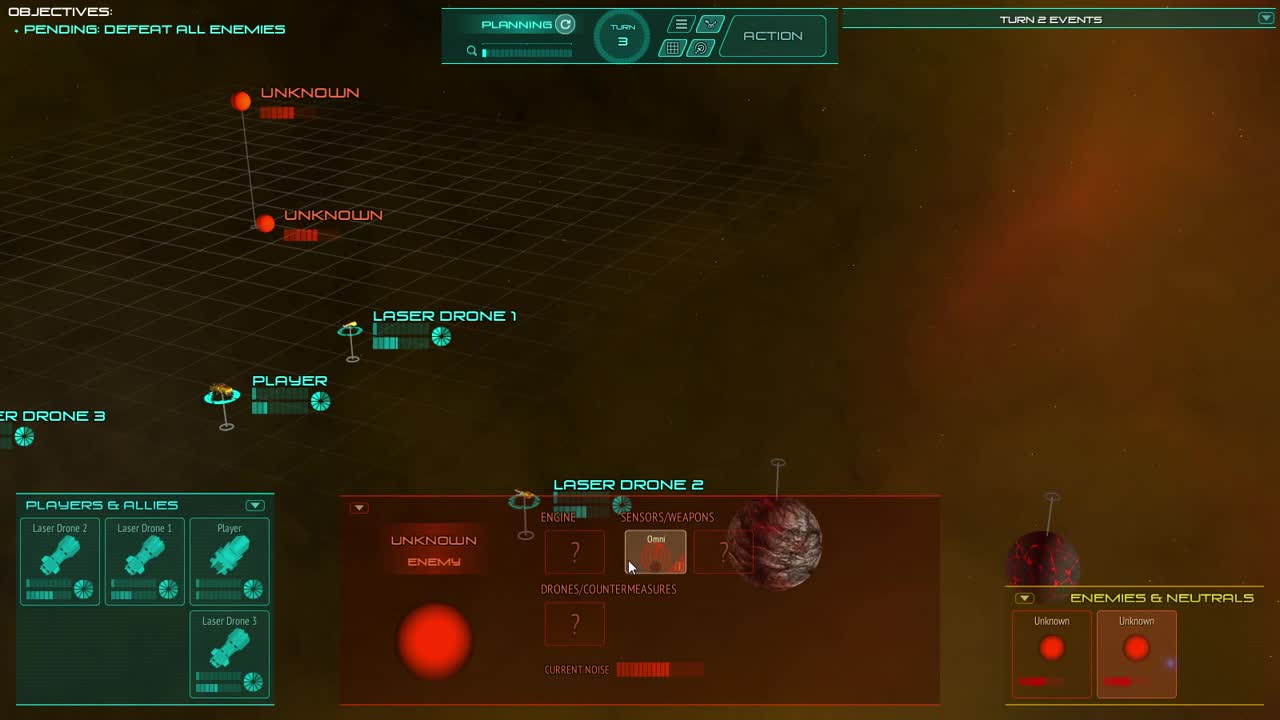Click the refresh icon beside PLANNING
The width and height of the screenshot is (1280, 720).
click(565, 24)
